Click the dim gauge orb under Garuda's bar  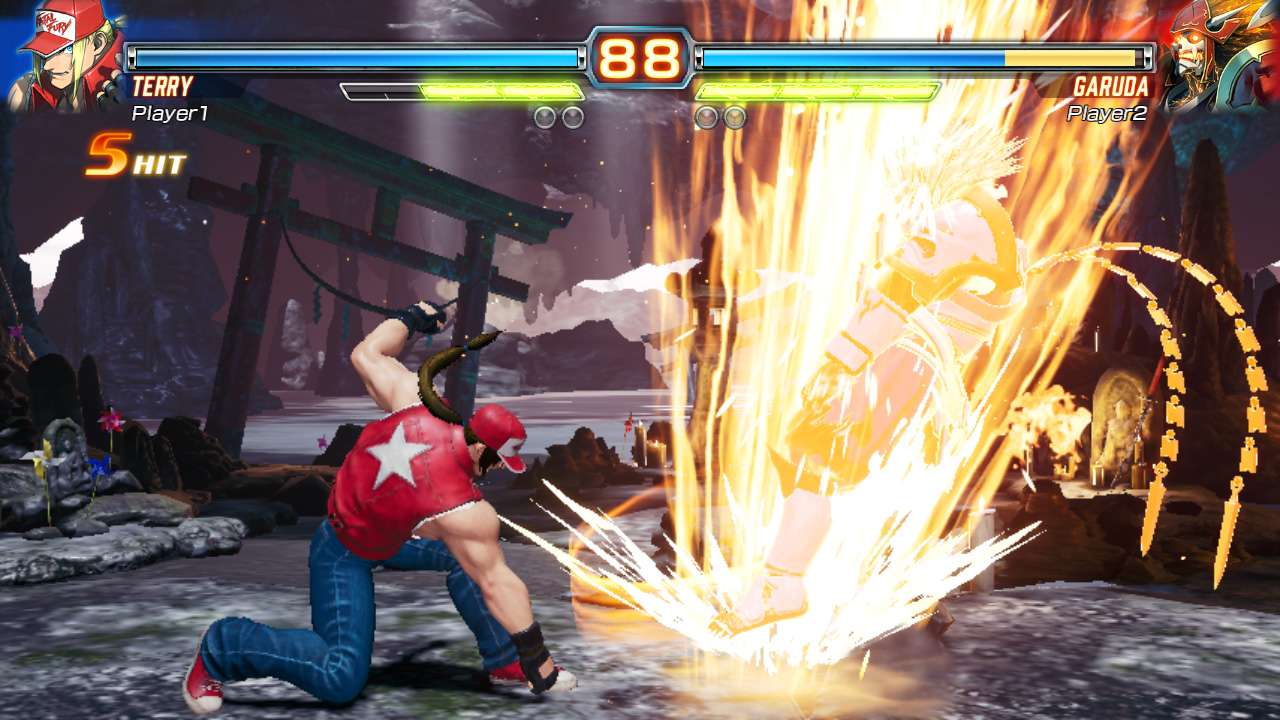[706, 117]
